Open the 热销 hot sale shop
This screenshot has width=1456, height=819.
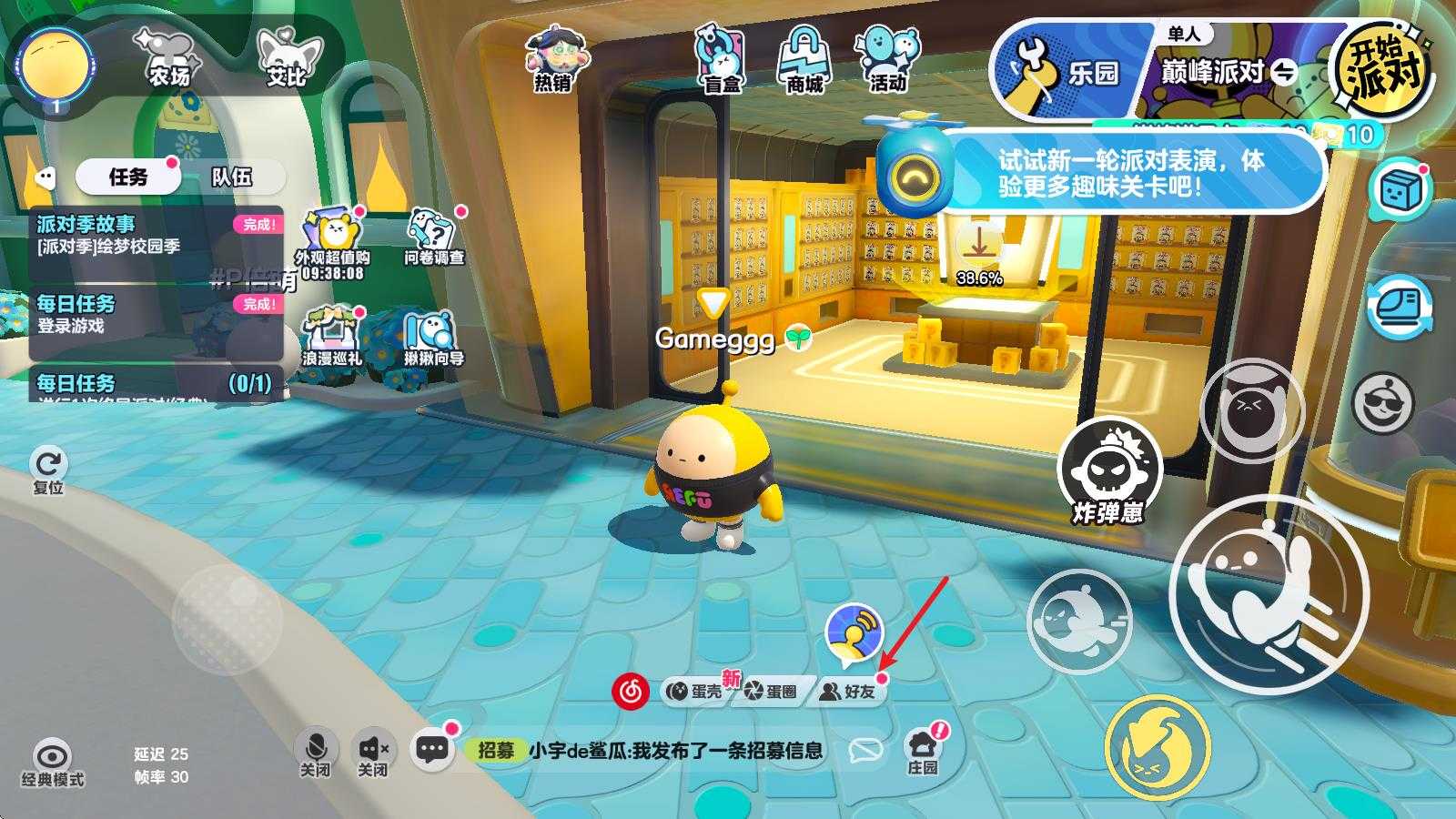pos(552,59)
